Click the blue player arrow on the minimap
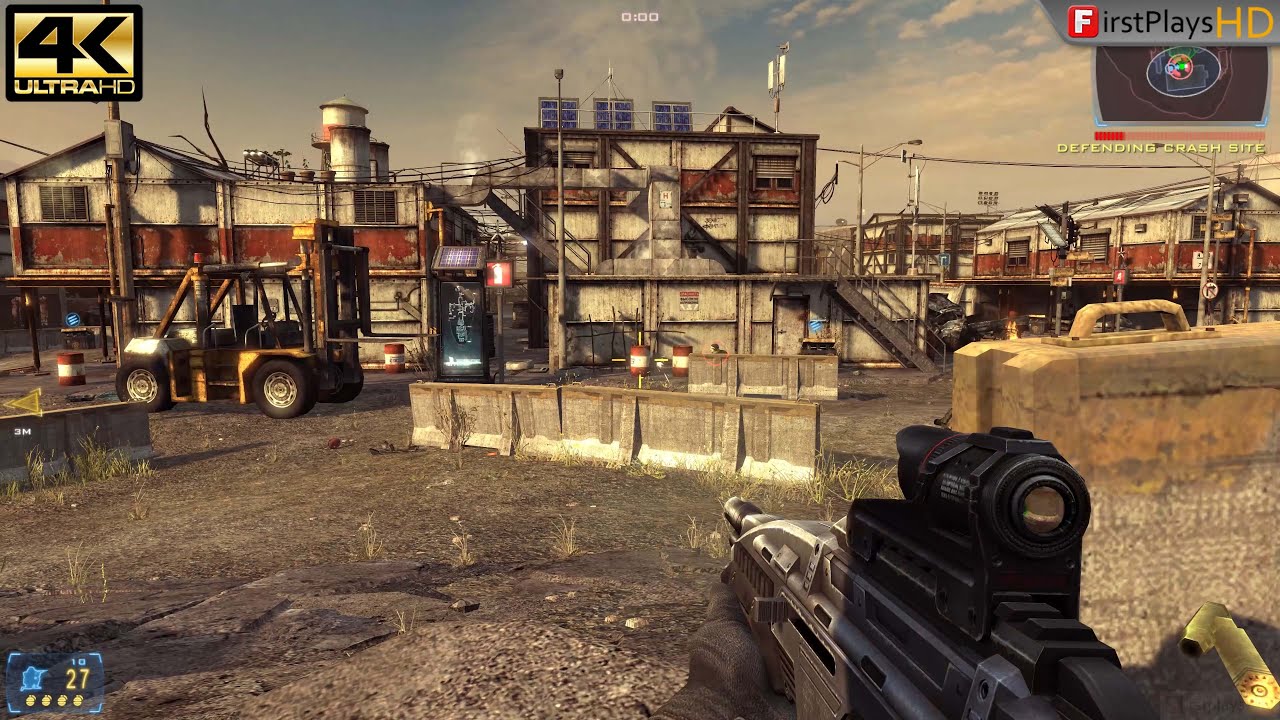 [x=1170, y=68]
